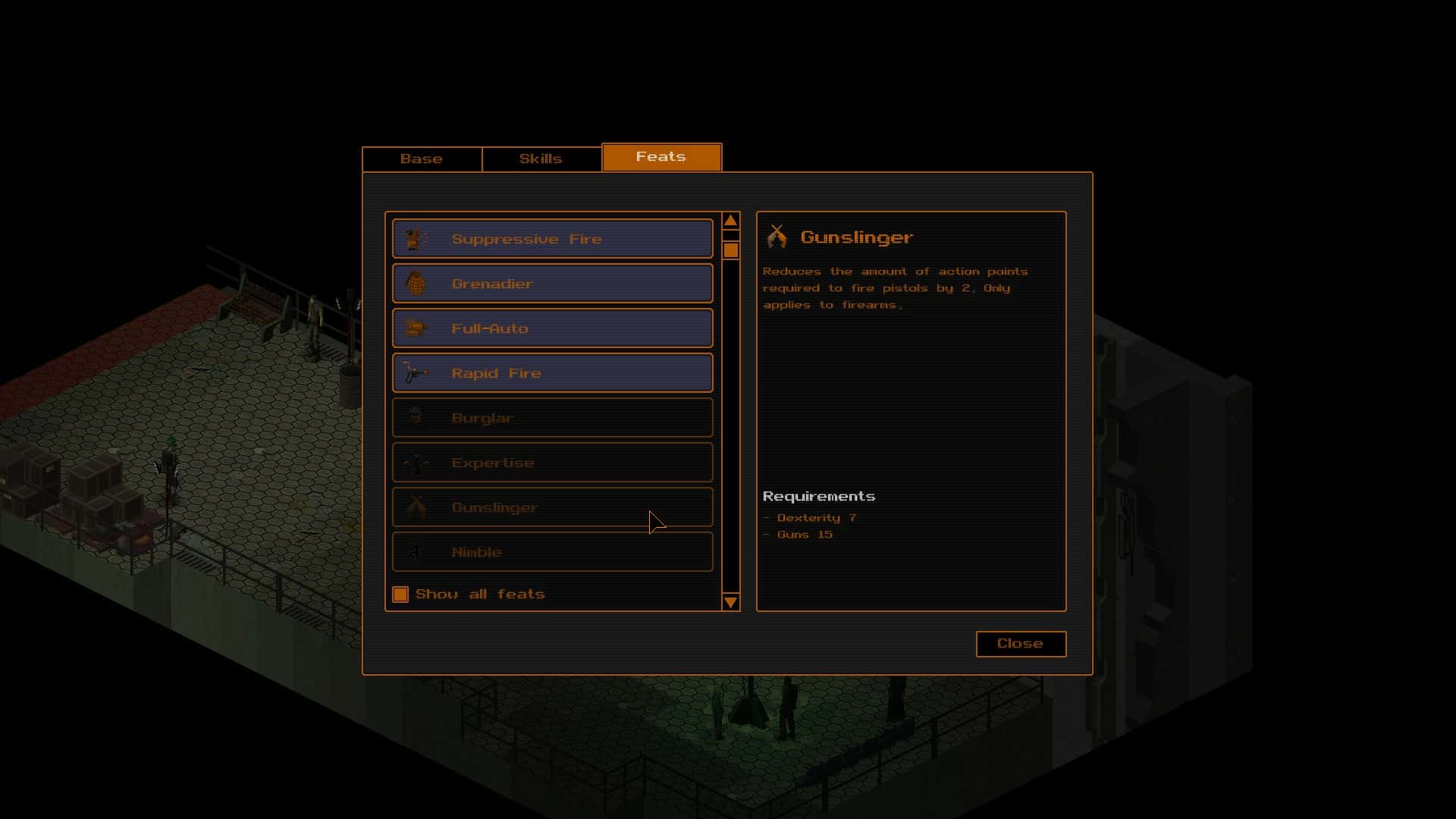Switch to the Skills tab
1456x819 pixels.
tap(541, 158)
